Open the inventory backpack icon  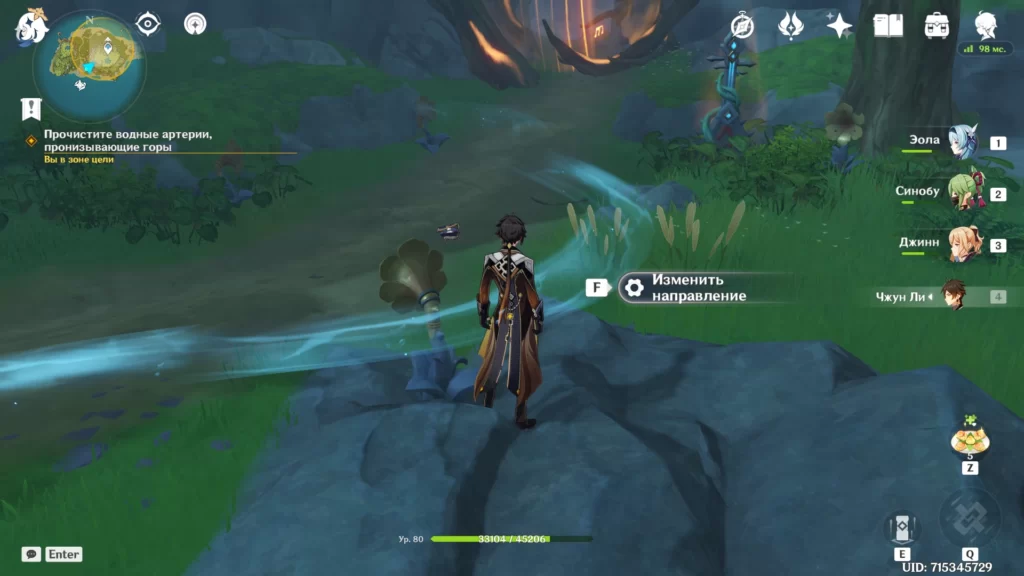937,26
